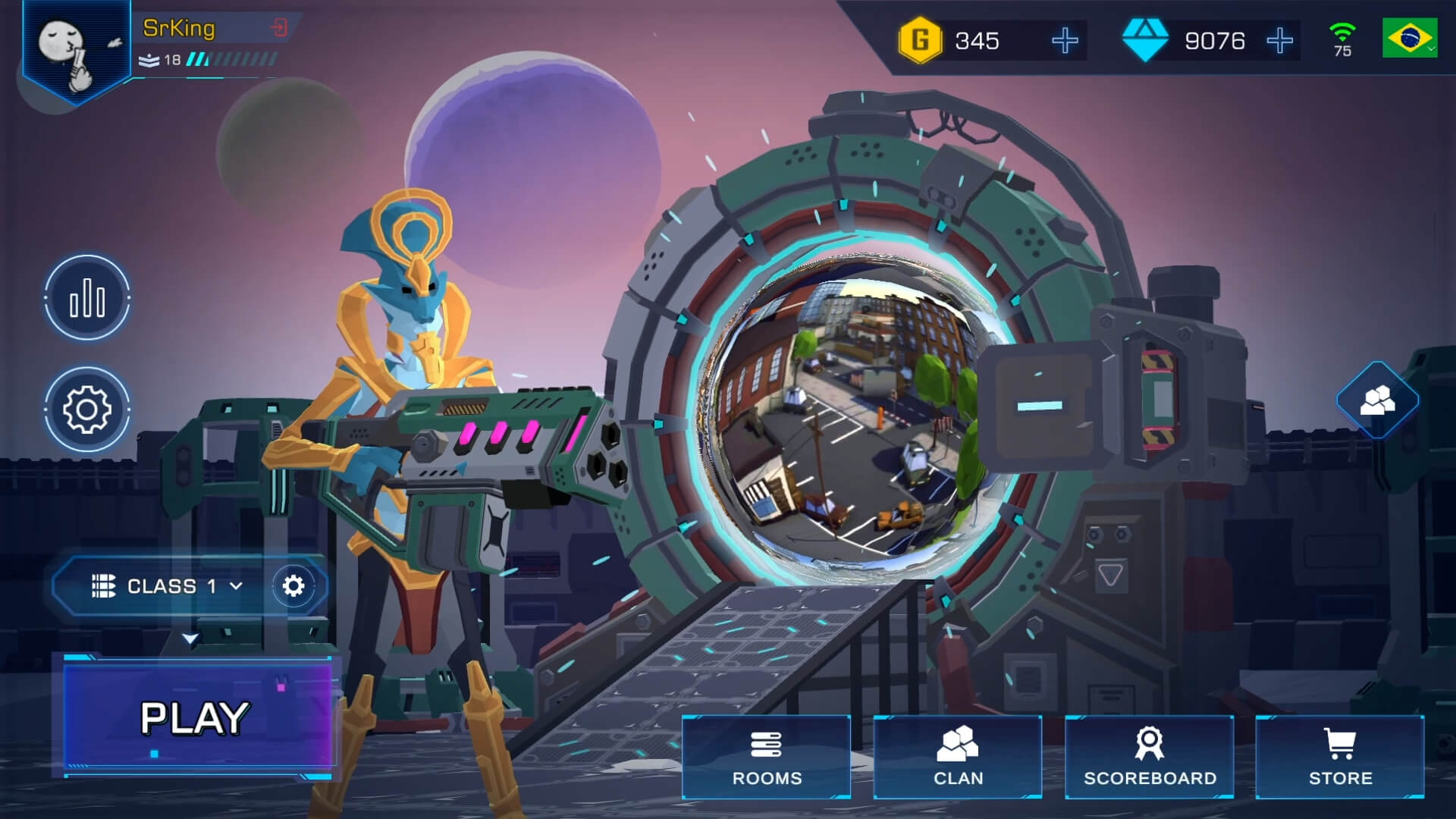Log out using the red exit icon
This screenshot has width=1456, height=819.
pos(279,28)
